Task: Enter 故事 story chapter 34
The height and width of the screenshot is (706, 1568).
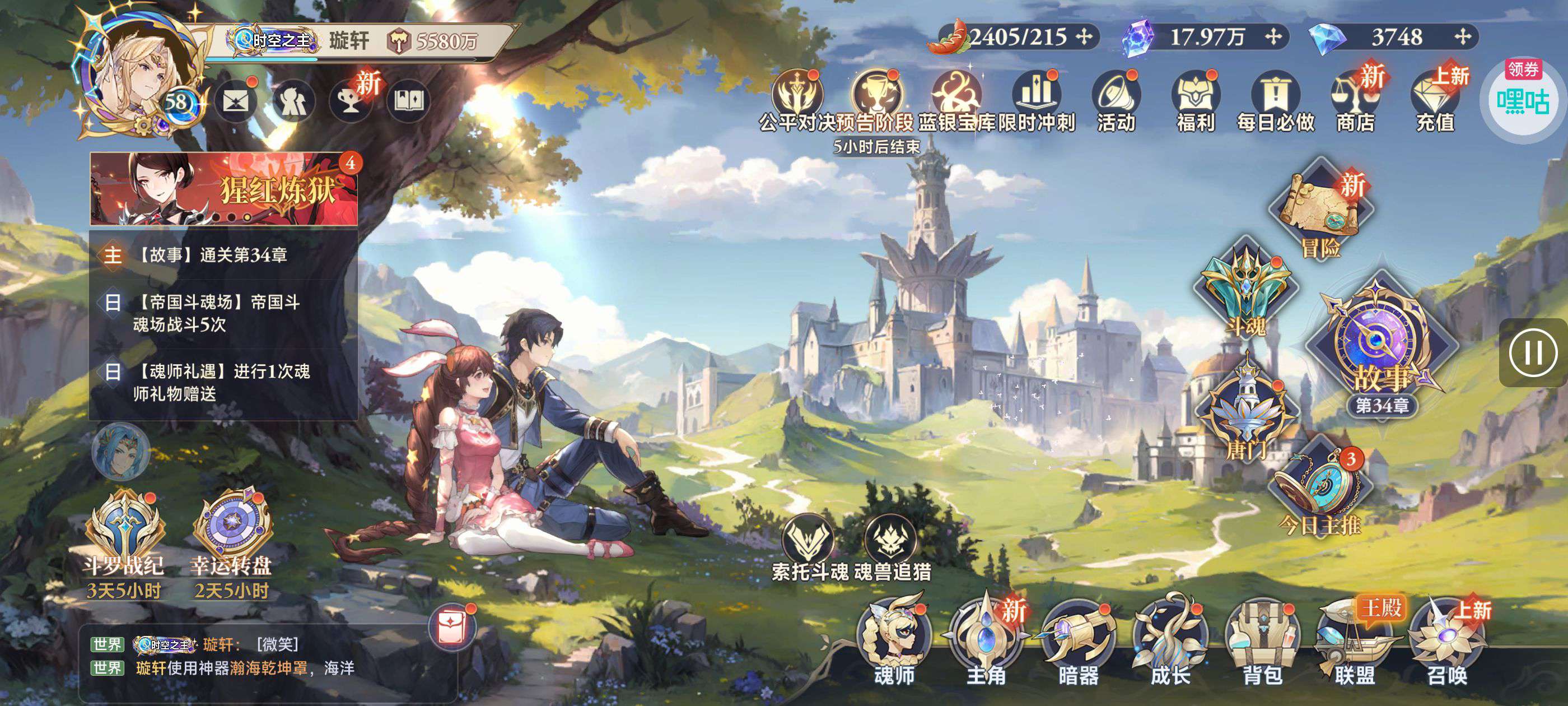Action: click(1381, 347)
